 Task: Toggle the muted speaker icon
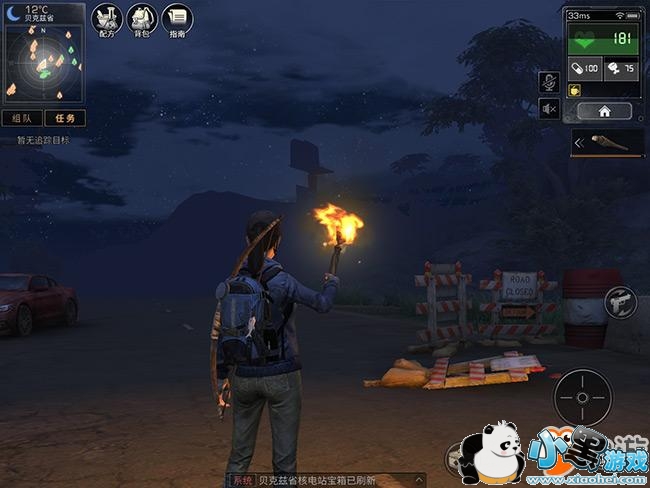(x=549, y=109)
